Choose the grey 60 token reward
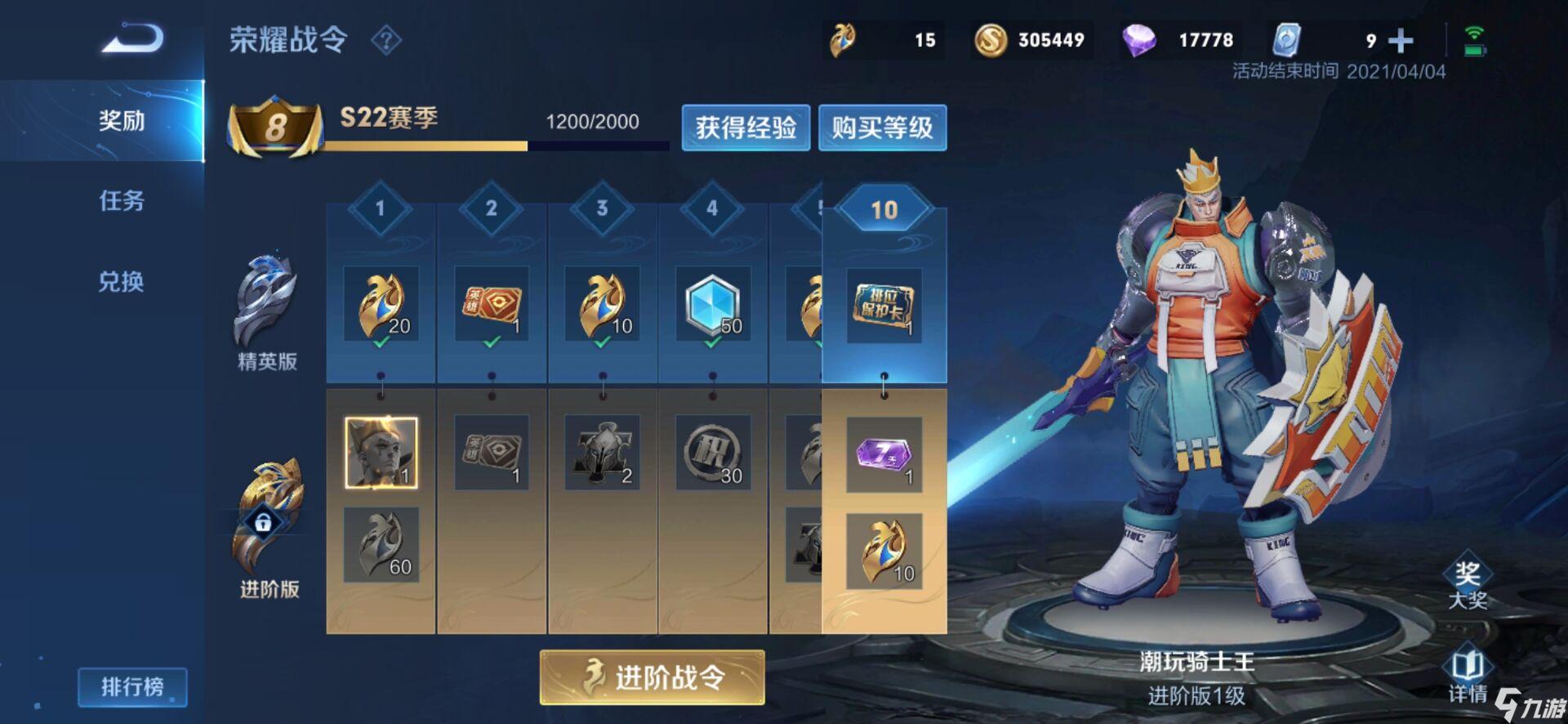 click(x=381, y=544)
